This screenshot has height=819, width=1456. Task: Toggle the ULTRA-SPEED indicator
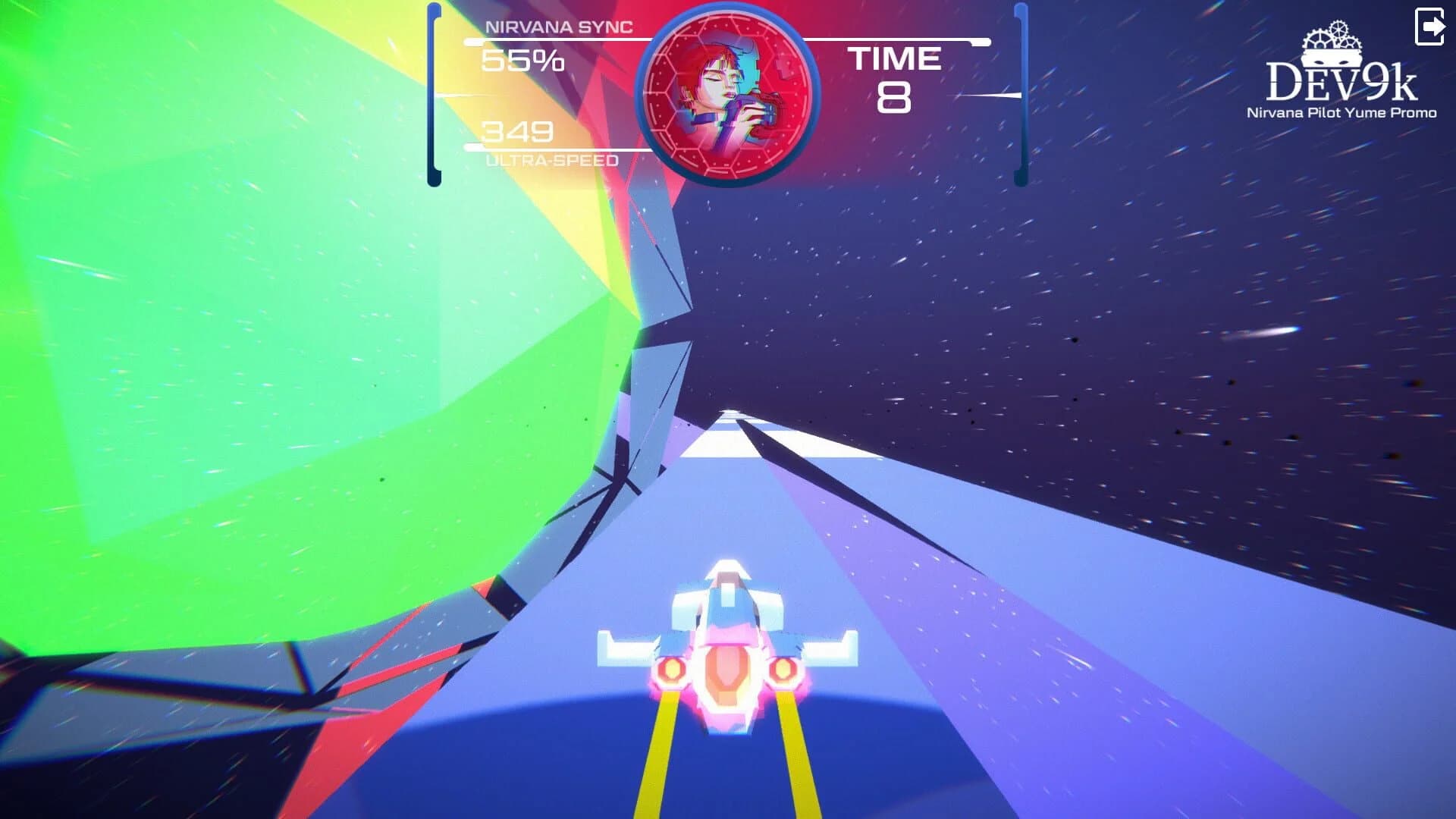pos(551,161)
